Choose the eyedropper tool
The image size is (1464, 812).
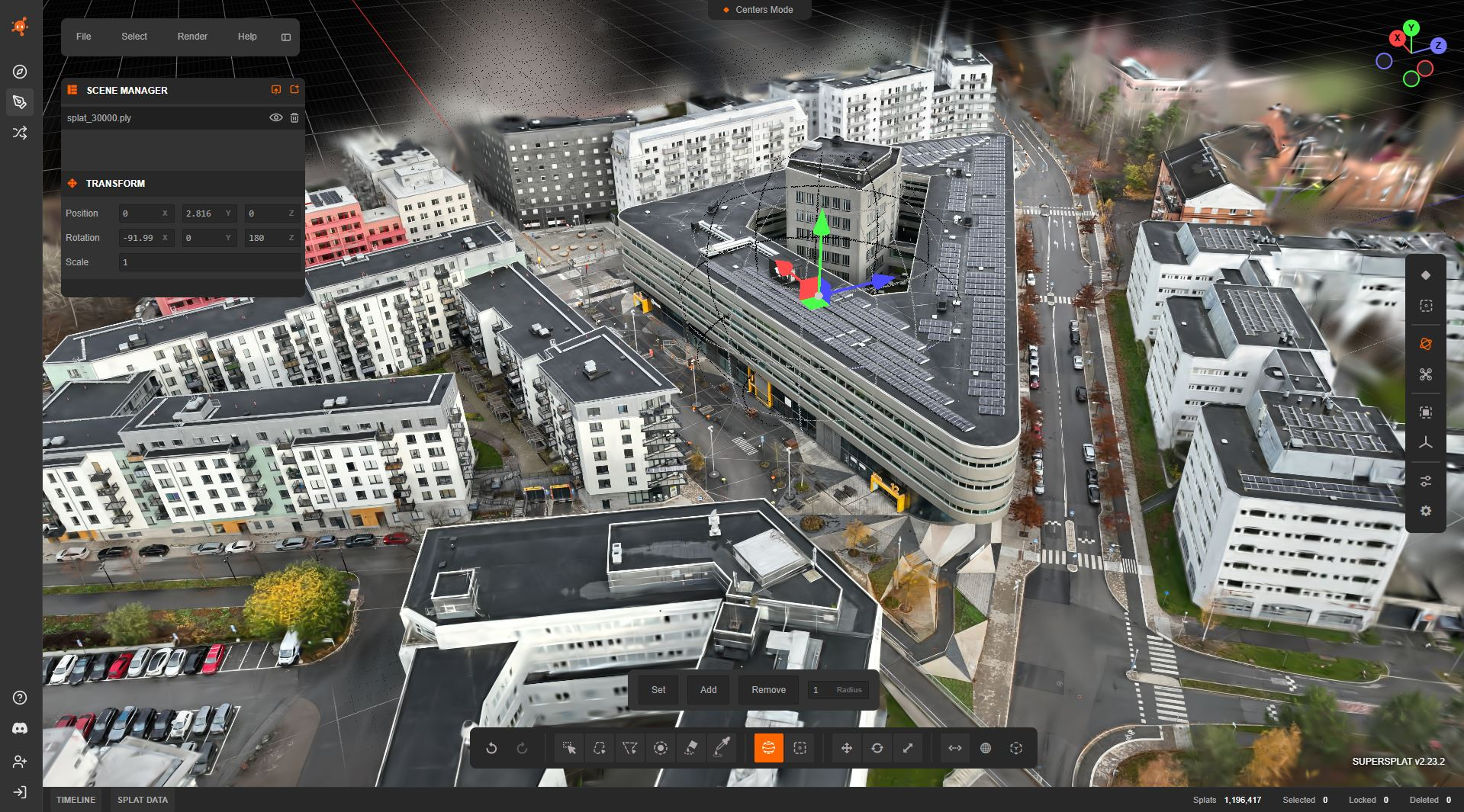pos(721,748)
